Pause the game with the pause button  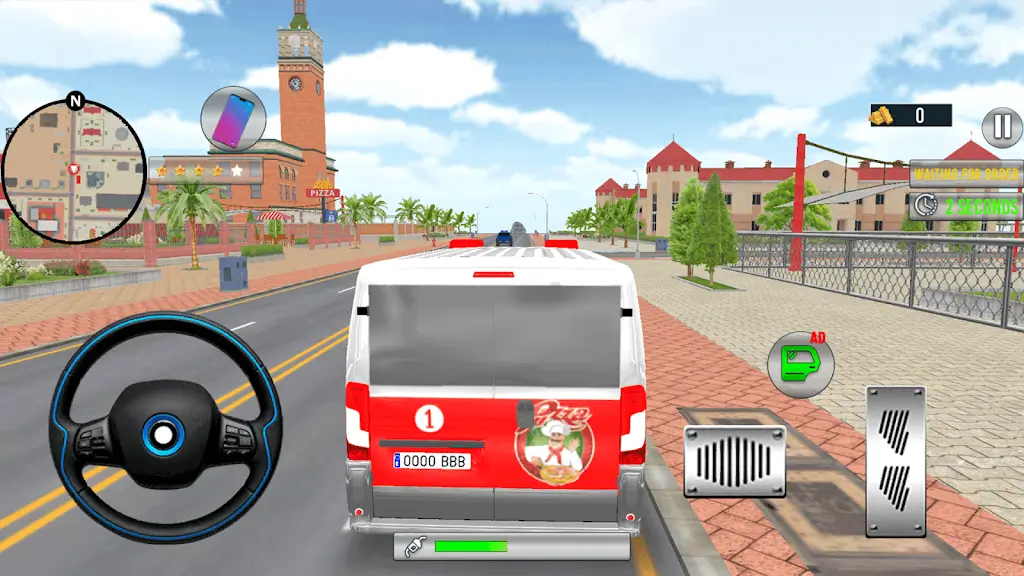click(x=1001, y=127)
